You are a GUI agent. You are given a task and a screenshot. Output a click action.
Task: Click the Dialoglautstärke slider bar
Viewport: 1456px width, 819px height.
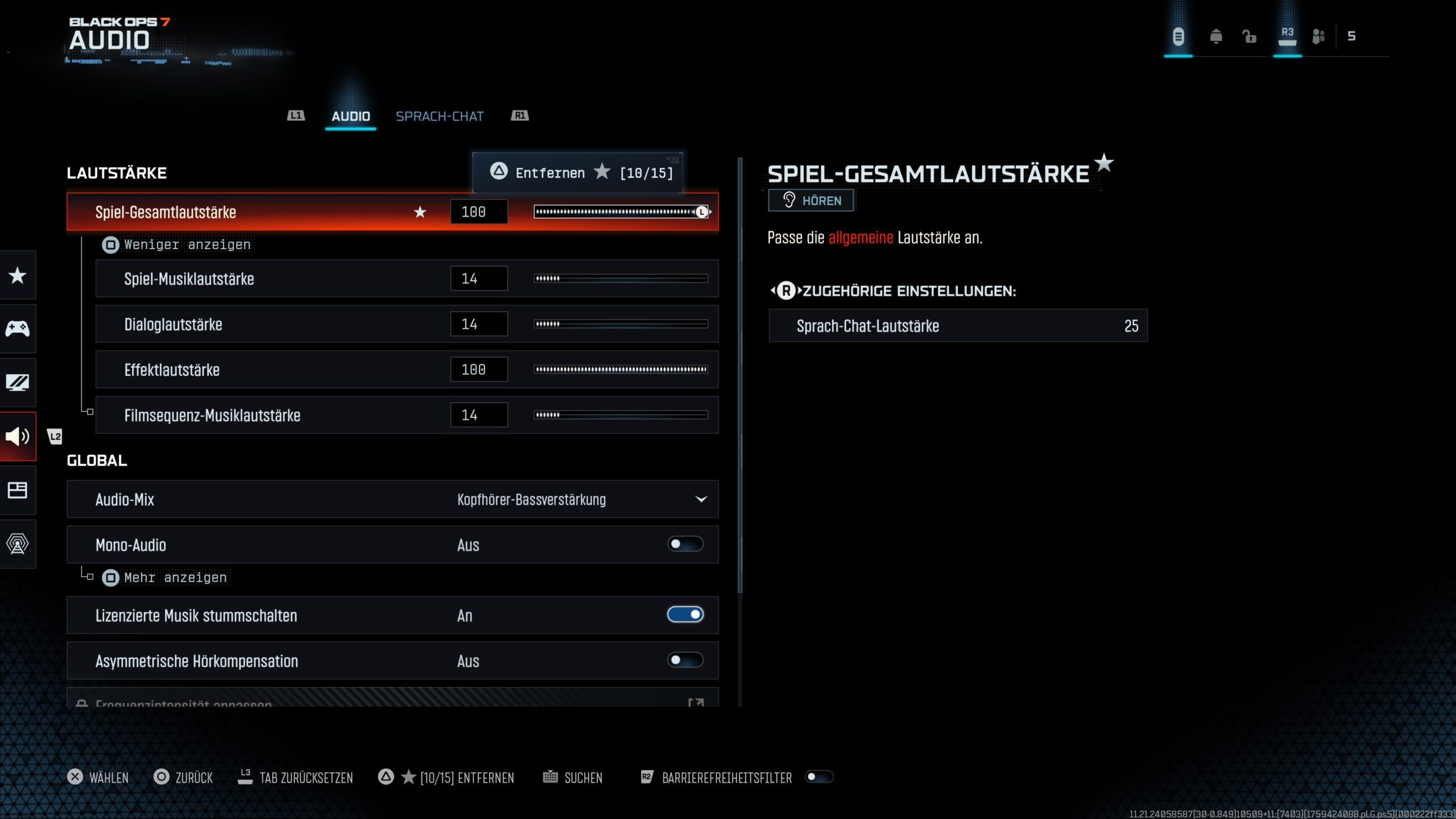pyautogui.click(x=621, y=324)
